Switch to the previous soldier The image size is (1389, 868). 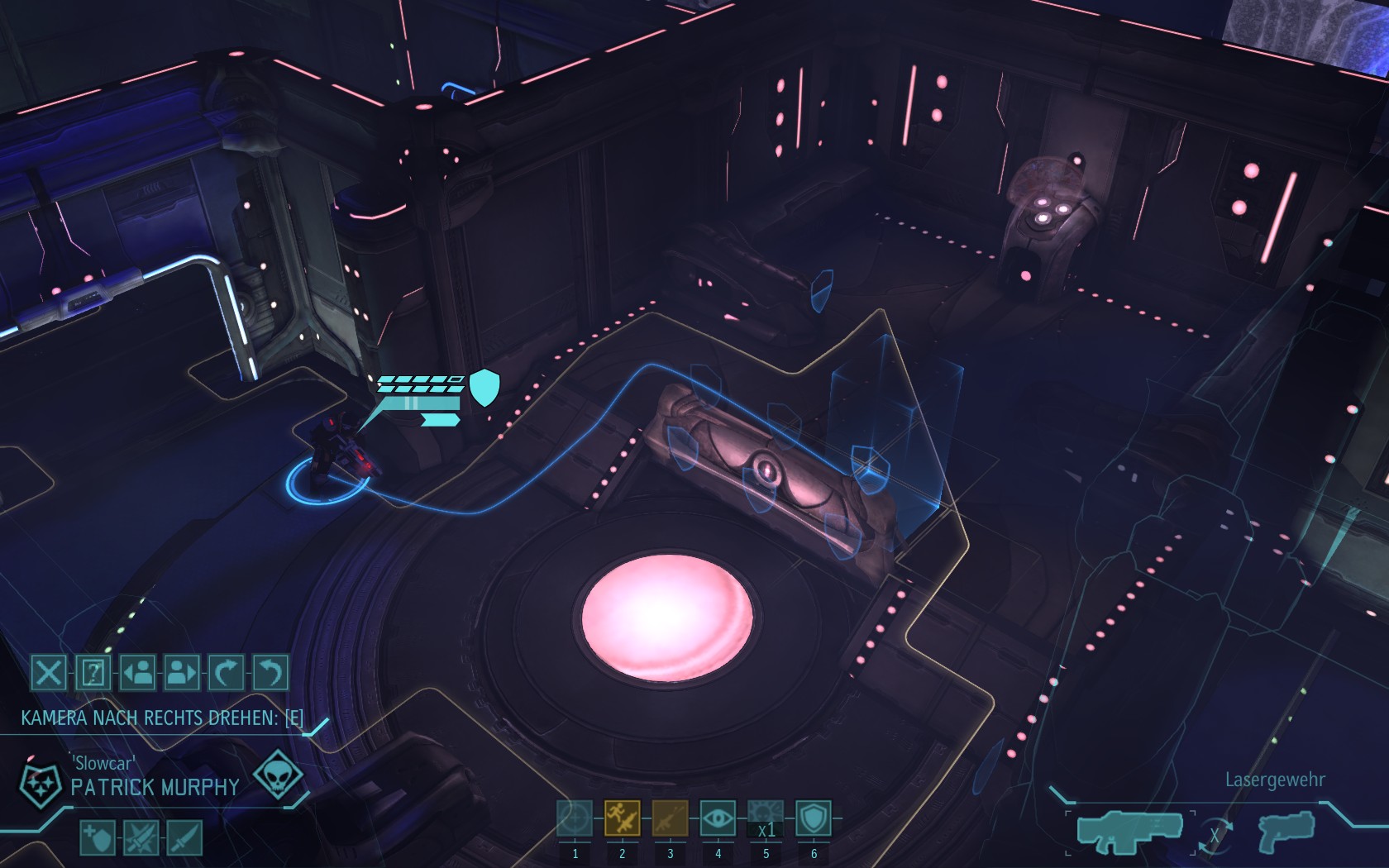pos(137,673)
